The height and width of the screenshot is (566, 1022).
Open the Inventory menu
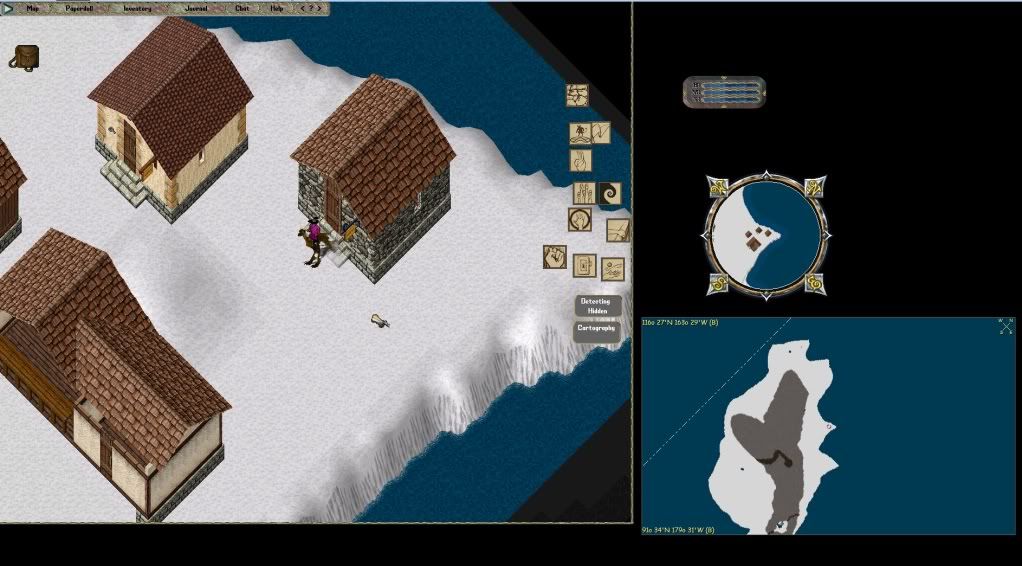(x=138, y=8)
